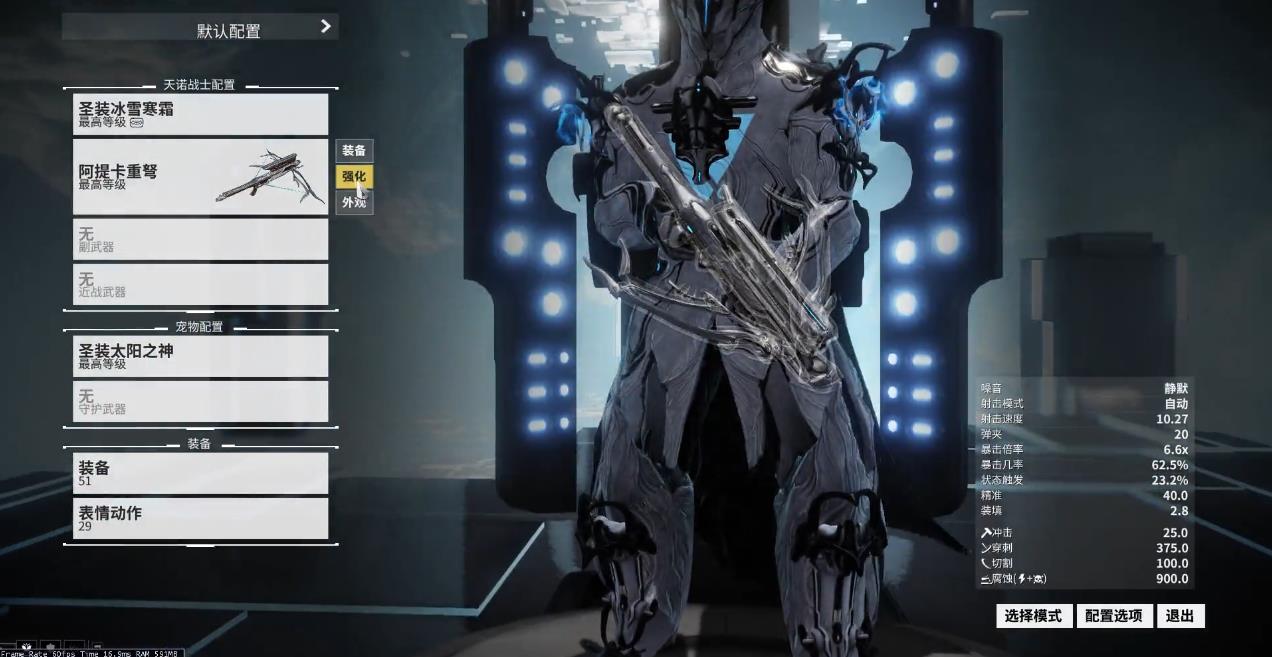Image resolution: width=1272 pixels, height=657 pixels.
Task: Choose the empty 近战武器 melee slot
Action: point(200,284)
